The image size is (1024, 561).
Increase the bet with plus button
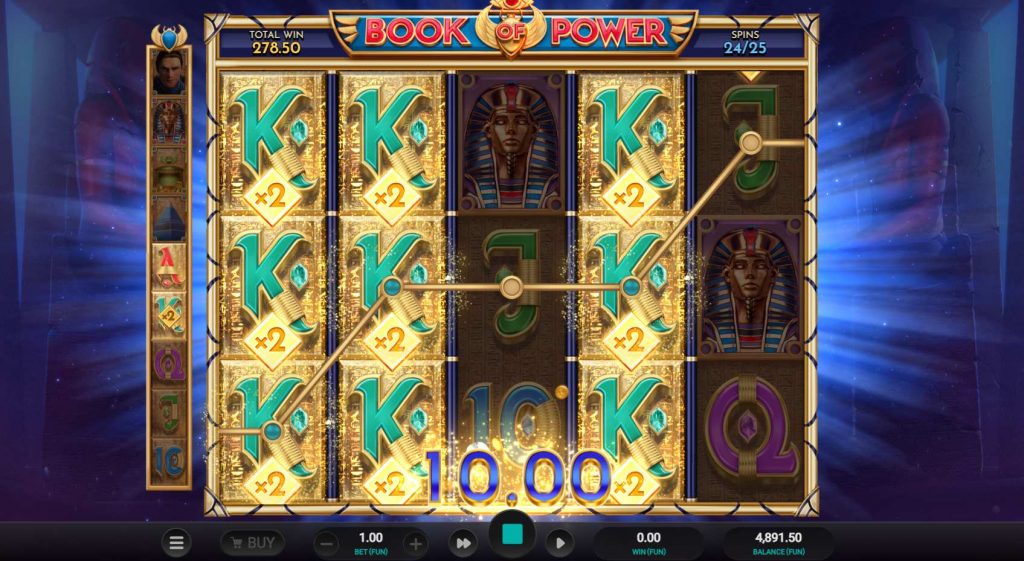[x=416, y=544]
